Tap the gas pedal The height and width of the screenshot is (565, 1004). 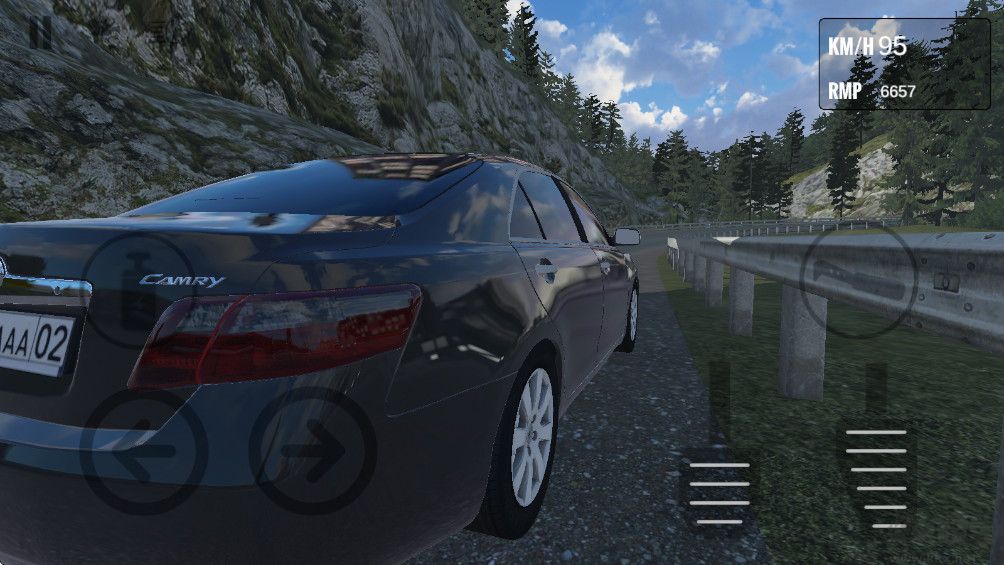[876, 475]
